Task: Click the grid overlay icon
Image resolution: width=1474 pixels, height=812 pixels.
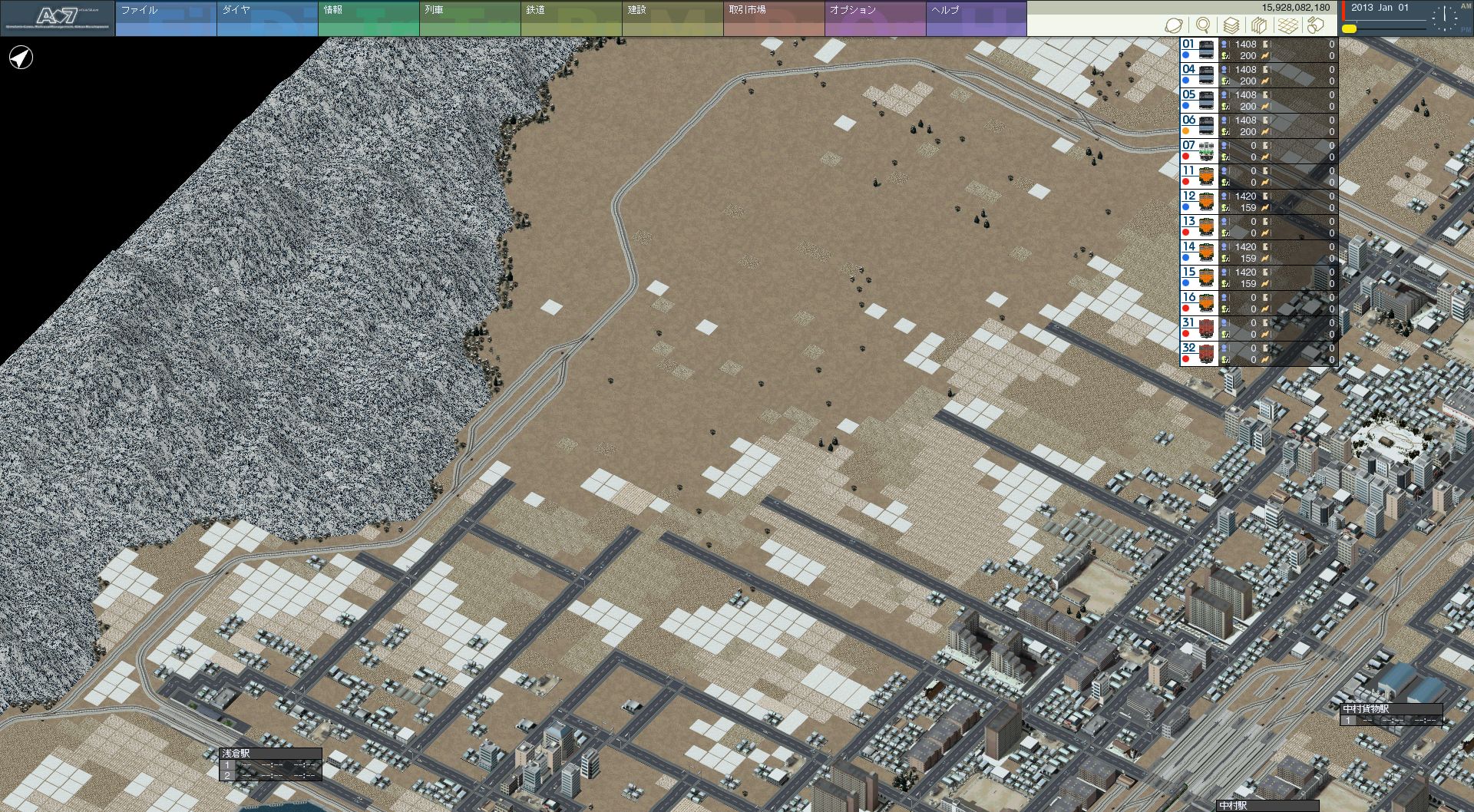Action: (1288, 25)
